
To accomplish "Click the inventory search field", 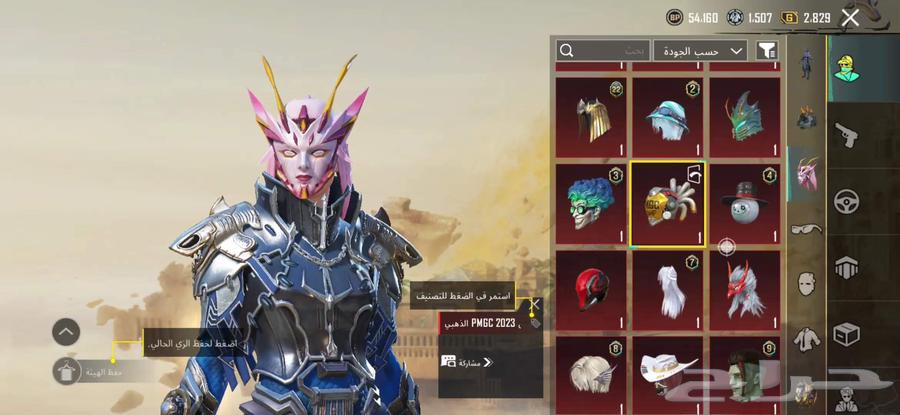I will tap(602, 50).
